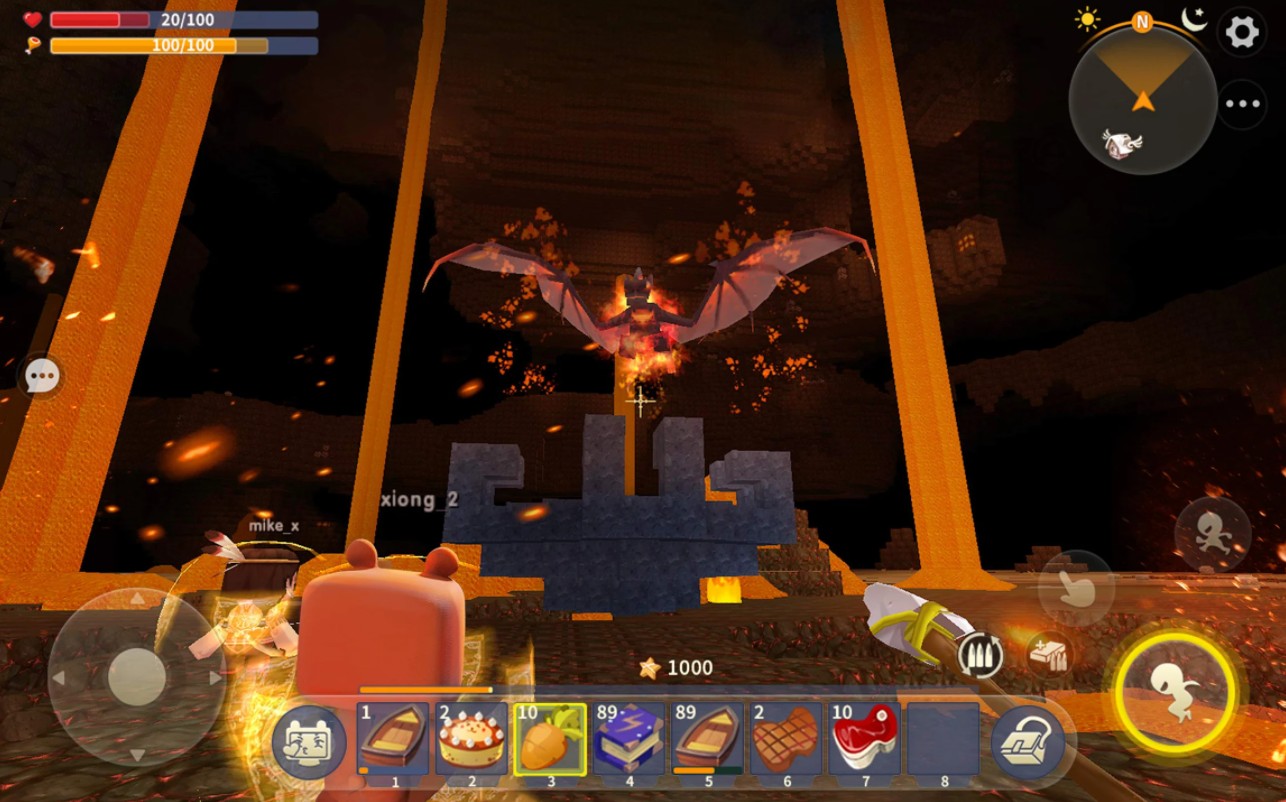Open the backpack inventory button
The image size is (1286, 802).
1028,743
